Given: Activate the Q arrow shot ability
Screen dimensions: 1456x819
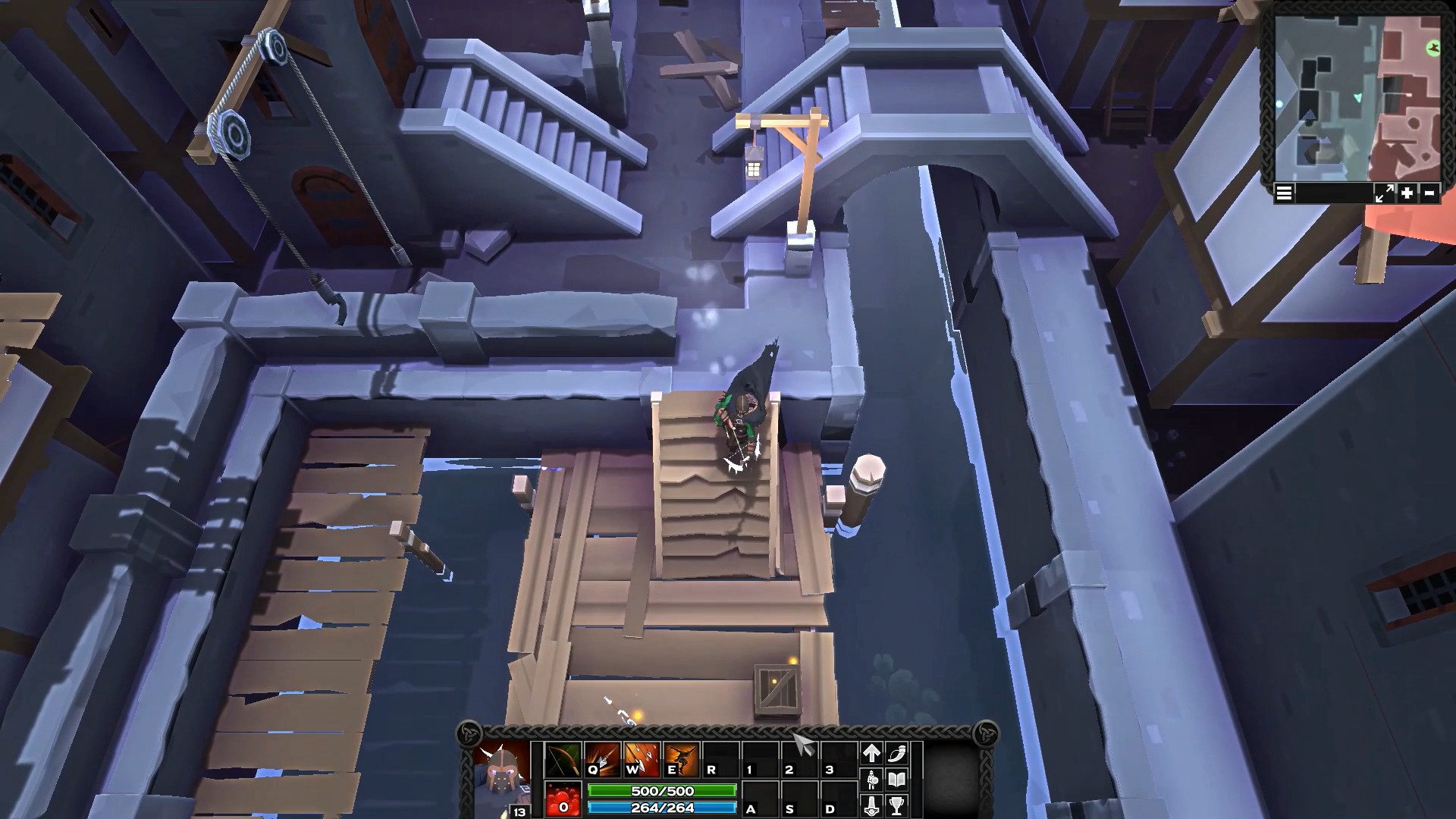Looking at the screenshot, I should click(x=602, y=760).
